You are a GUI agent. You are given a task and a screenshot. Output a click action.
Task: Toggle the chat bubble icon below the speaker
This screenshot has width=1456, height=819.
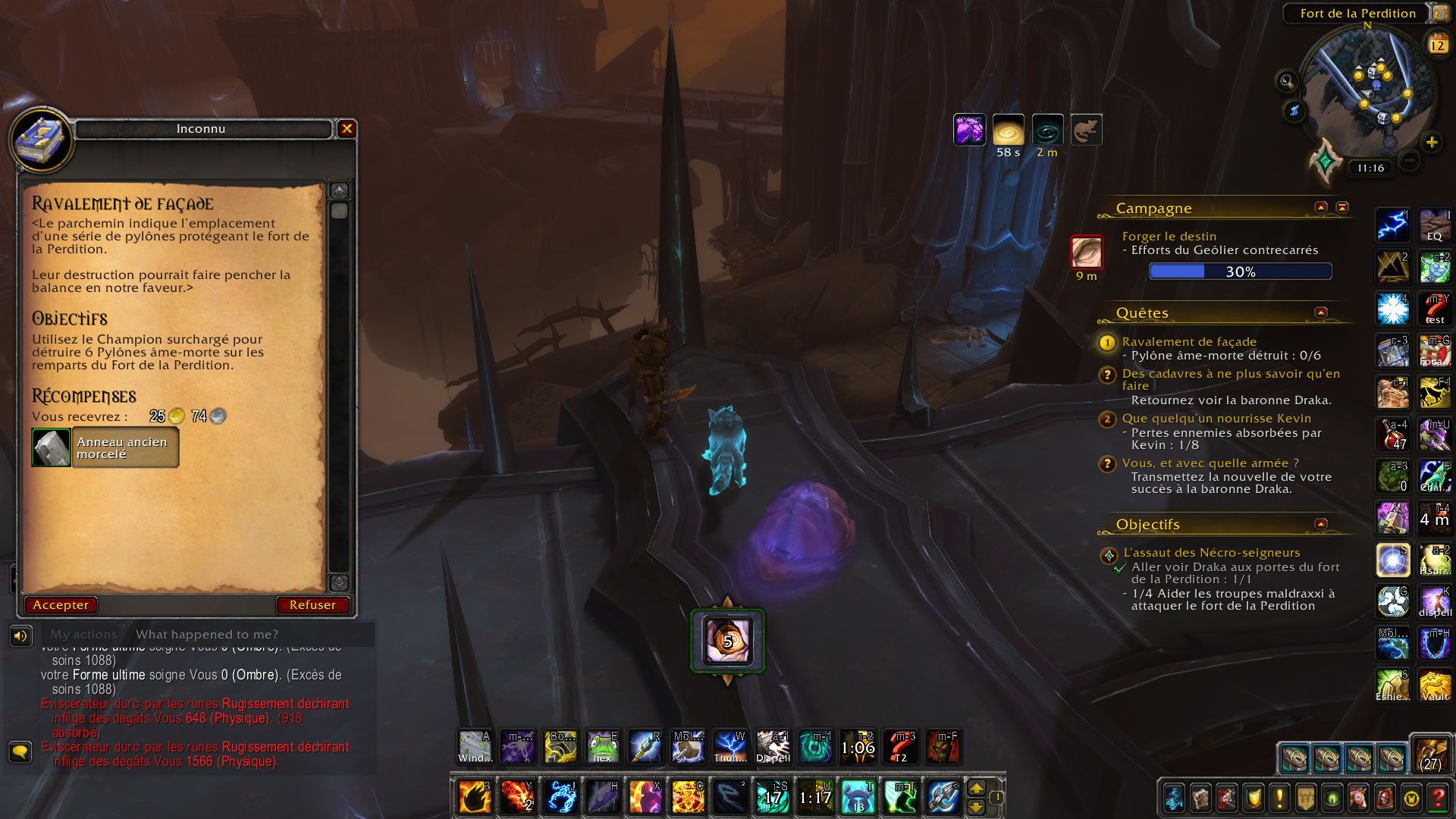point(20,751)
